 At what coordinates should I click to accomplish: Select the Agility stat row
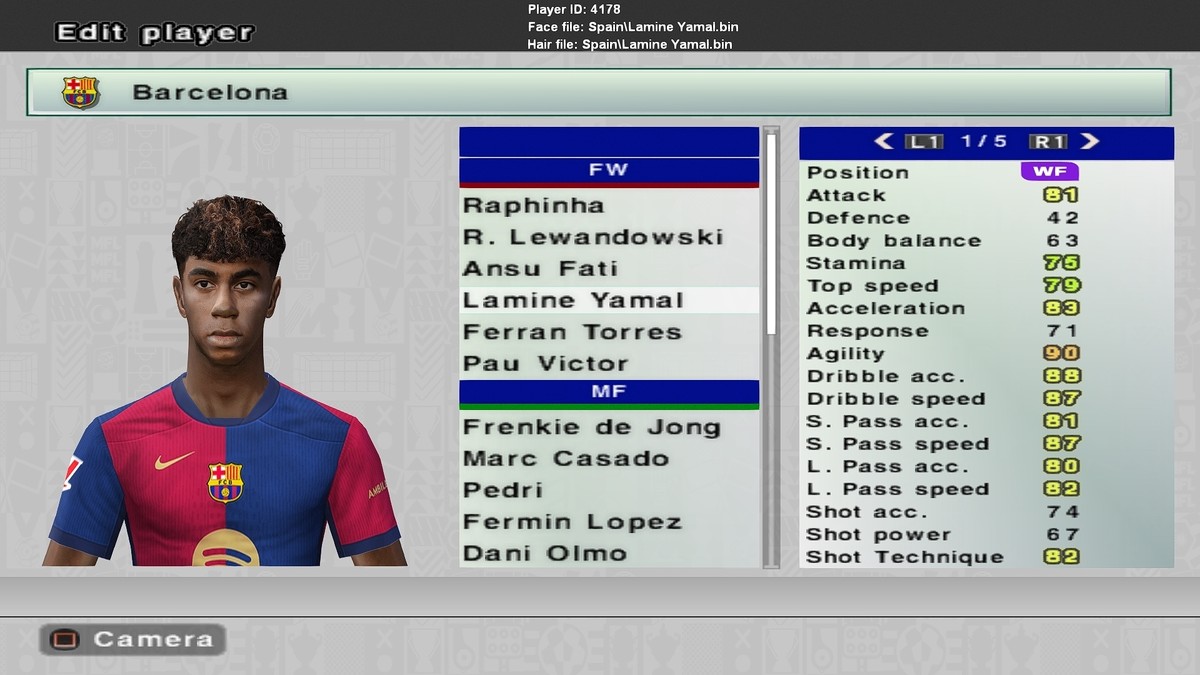pos(942,354)
